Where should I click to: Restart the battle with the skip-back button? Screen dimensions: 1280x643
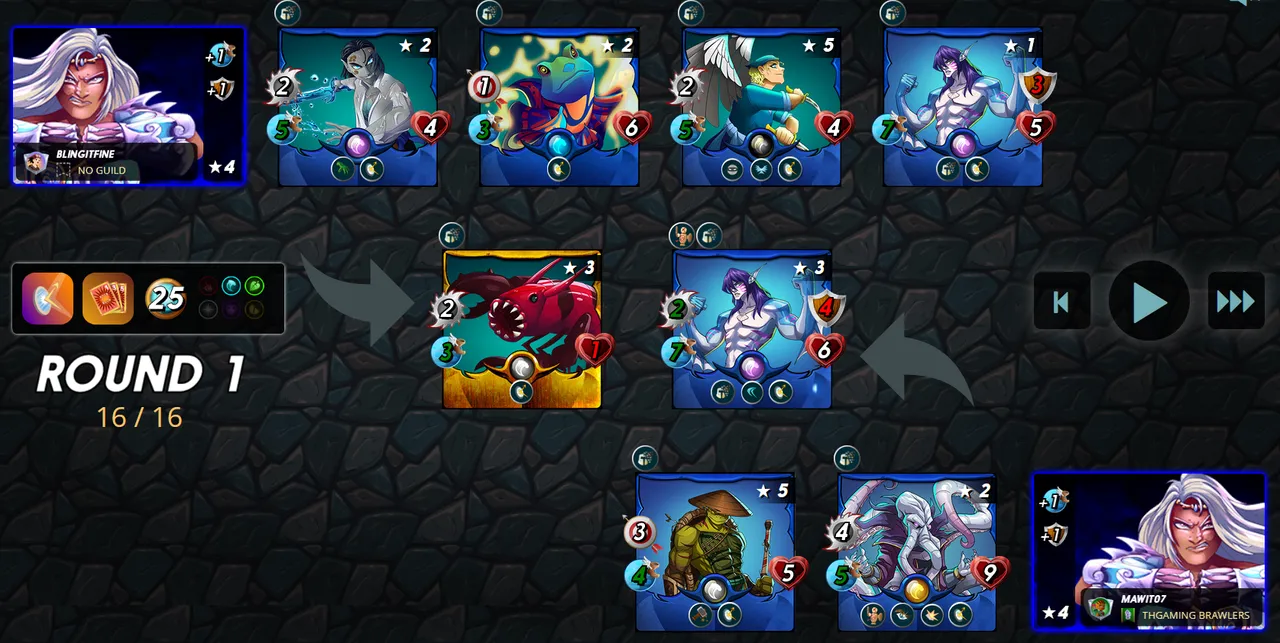coord(1062,300)
